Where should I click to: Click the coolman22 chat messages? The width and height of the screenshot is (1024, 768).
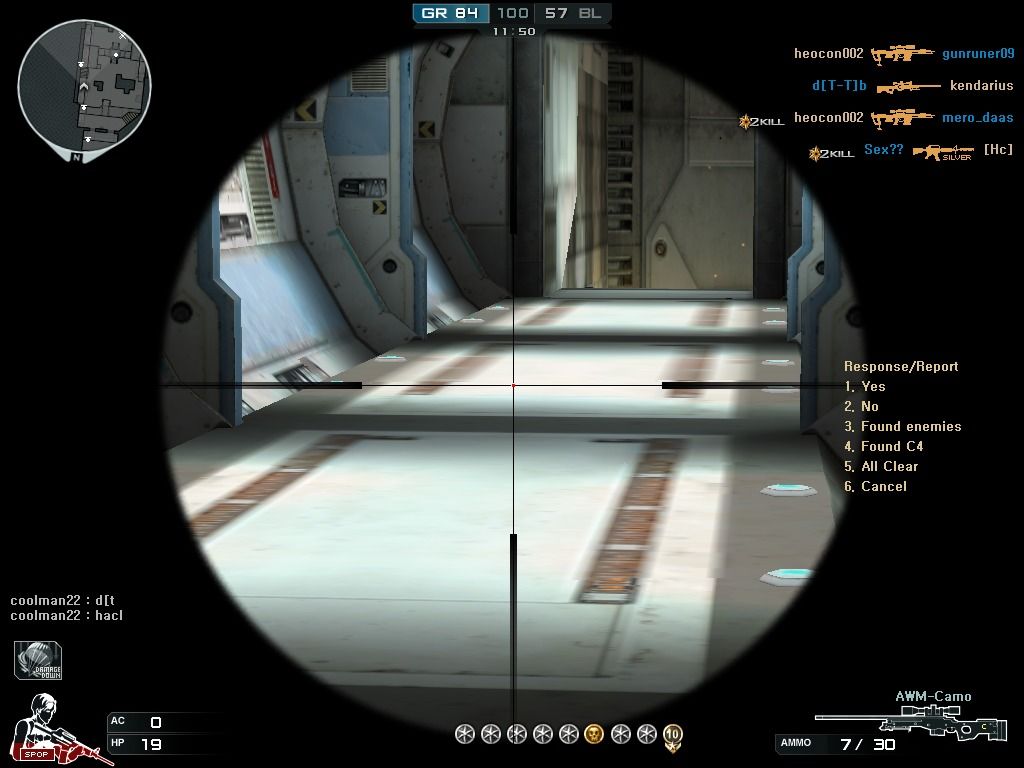point(66,608)
